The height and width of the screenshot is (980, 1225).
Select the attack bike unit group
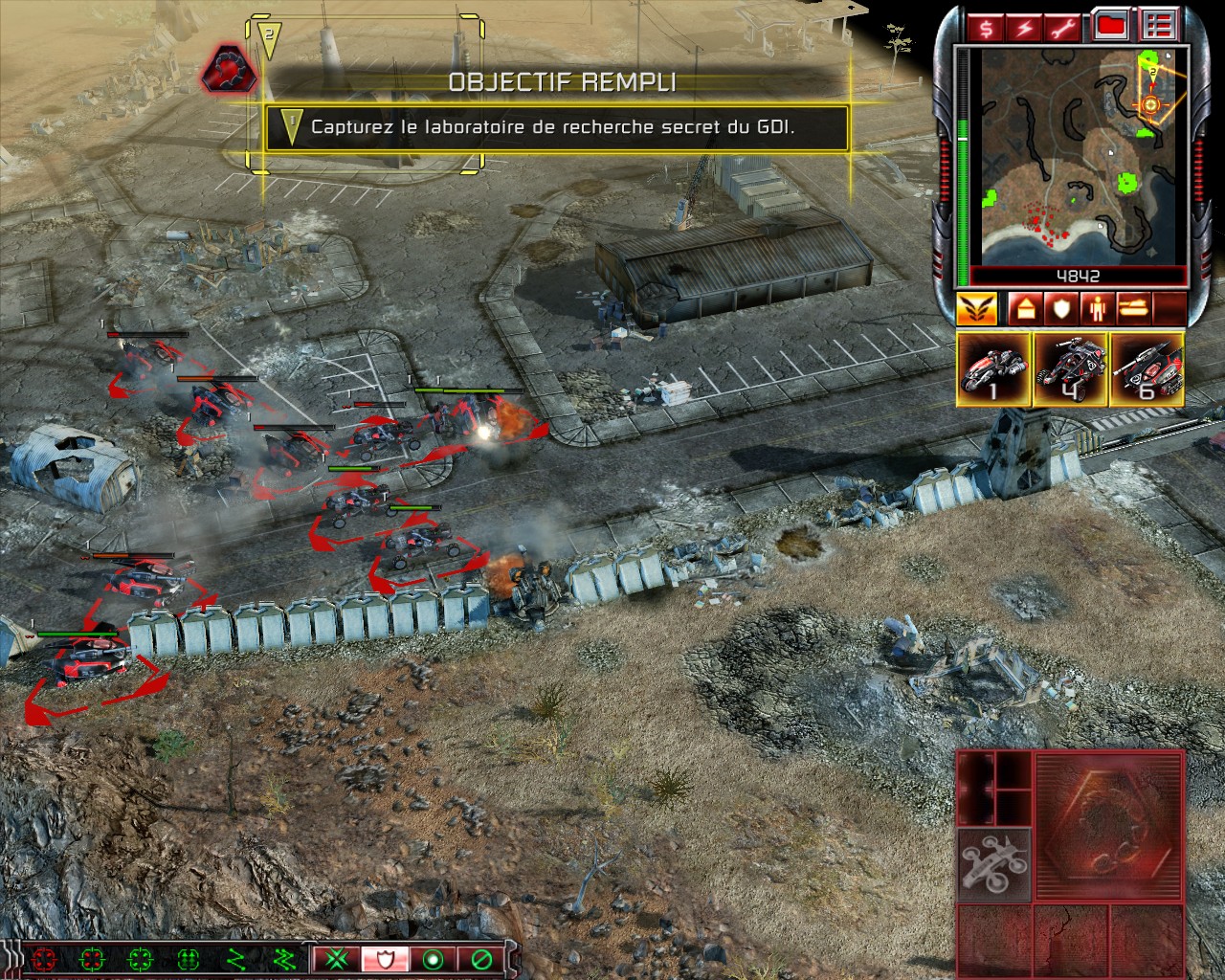coord(993,369)
